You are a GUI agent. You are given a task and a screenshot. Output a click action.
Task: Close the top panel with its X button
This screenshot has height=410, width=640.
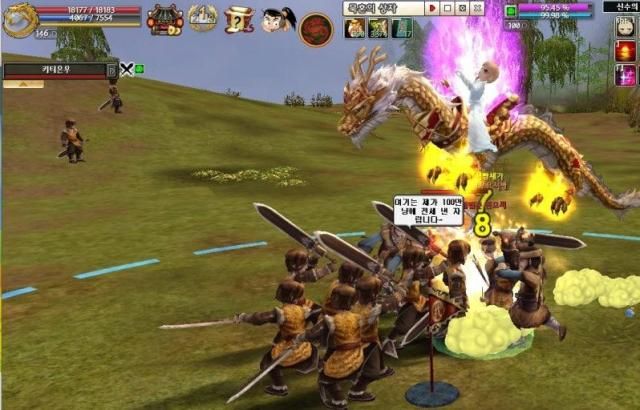[x=478, y=8]
